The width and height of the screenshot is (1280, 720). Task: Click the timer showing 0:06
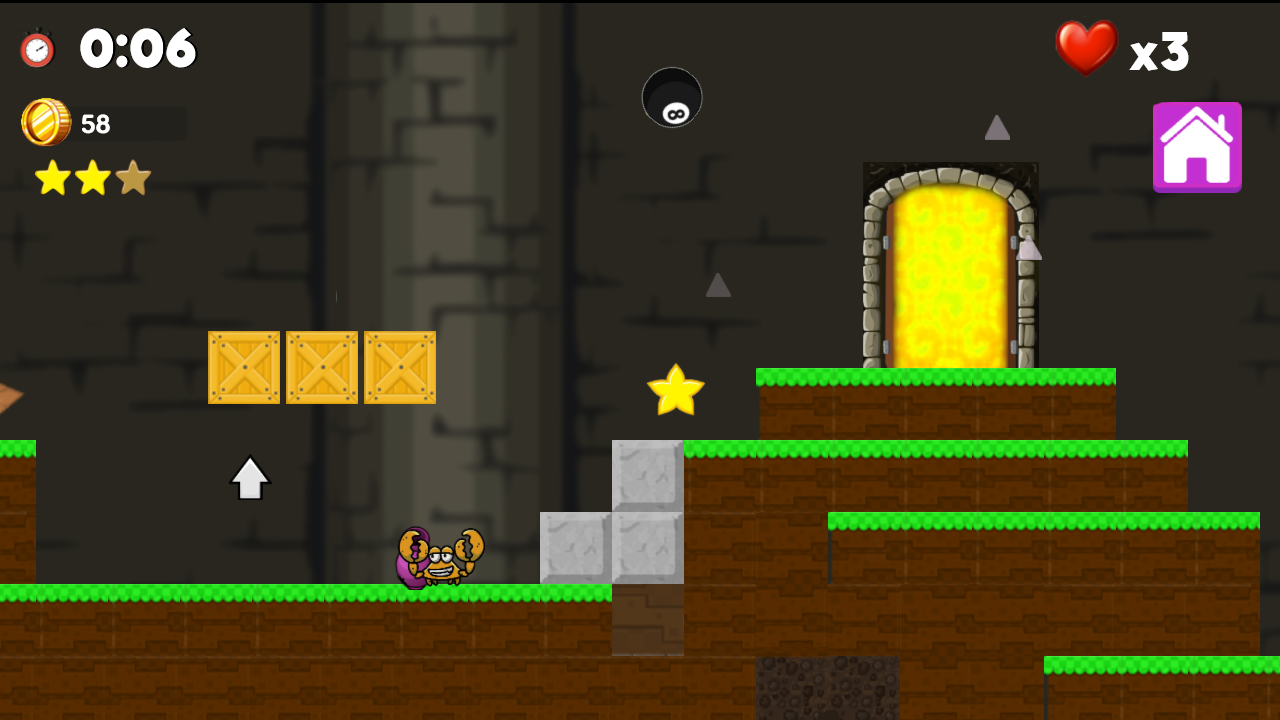(138, 48)
